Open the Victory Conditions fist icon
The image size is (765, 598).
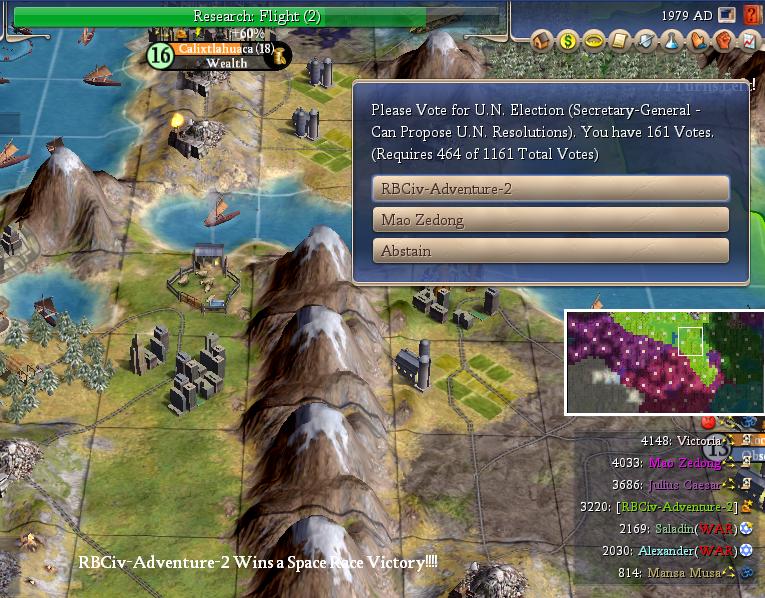[724, 42]
